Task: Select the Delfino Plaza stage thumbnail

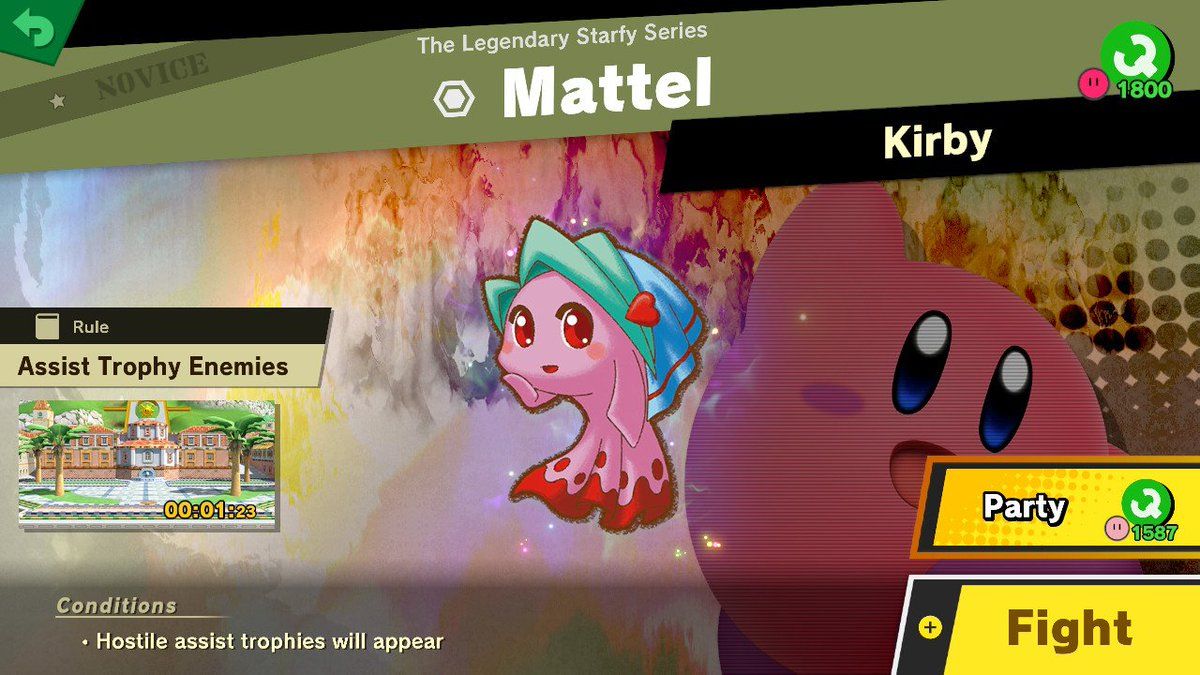Action: pyautogui.click(x=148, y=463)
